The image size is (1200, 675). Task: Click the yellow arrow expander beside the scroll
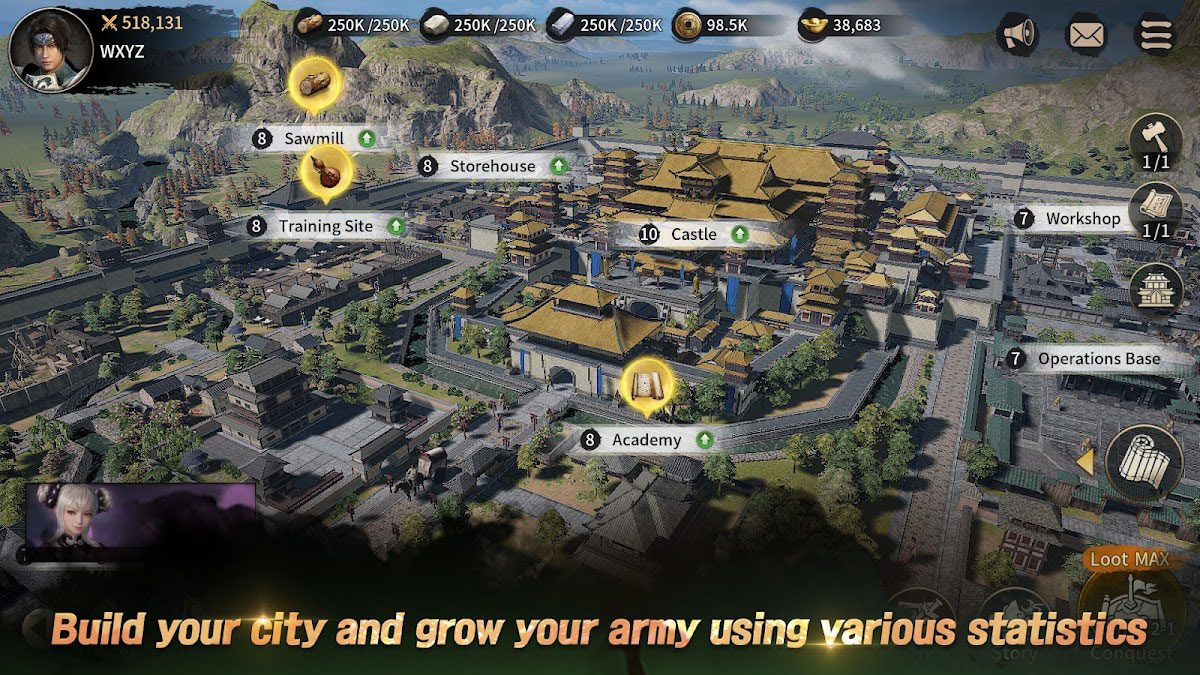pyautogui.click(x=1085, y=462)
